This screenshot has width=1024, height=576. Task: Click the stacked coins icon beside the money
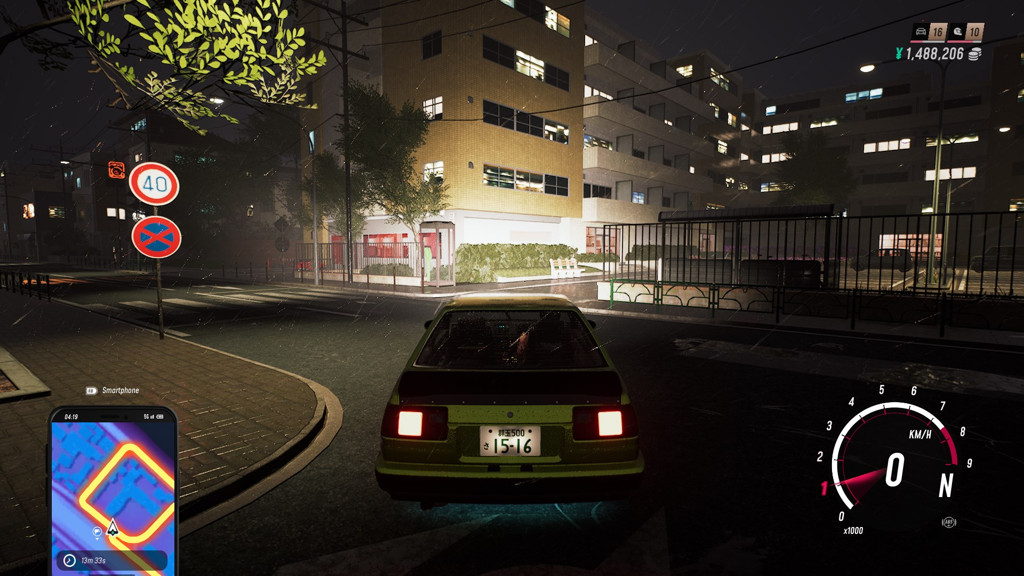(975, 54)
